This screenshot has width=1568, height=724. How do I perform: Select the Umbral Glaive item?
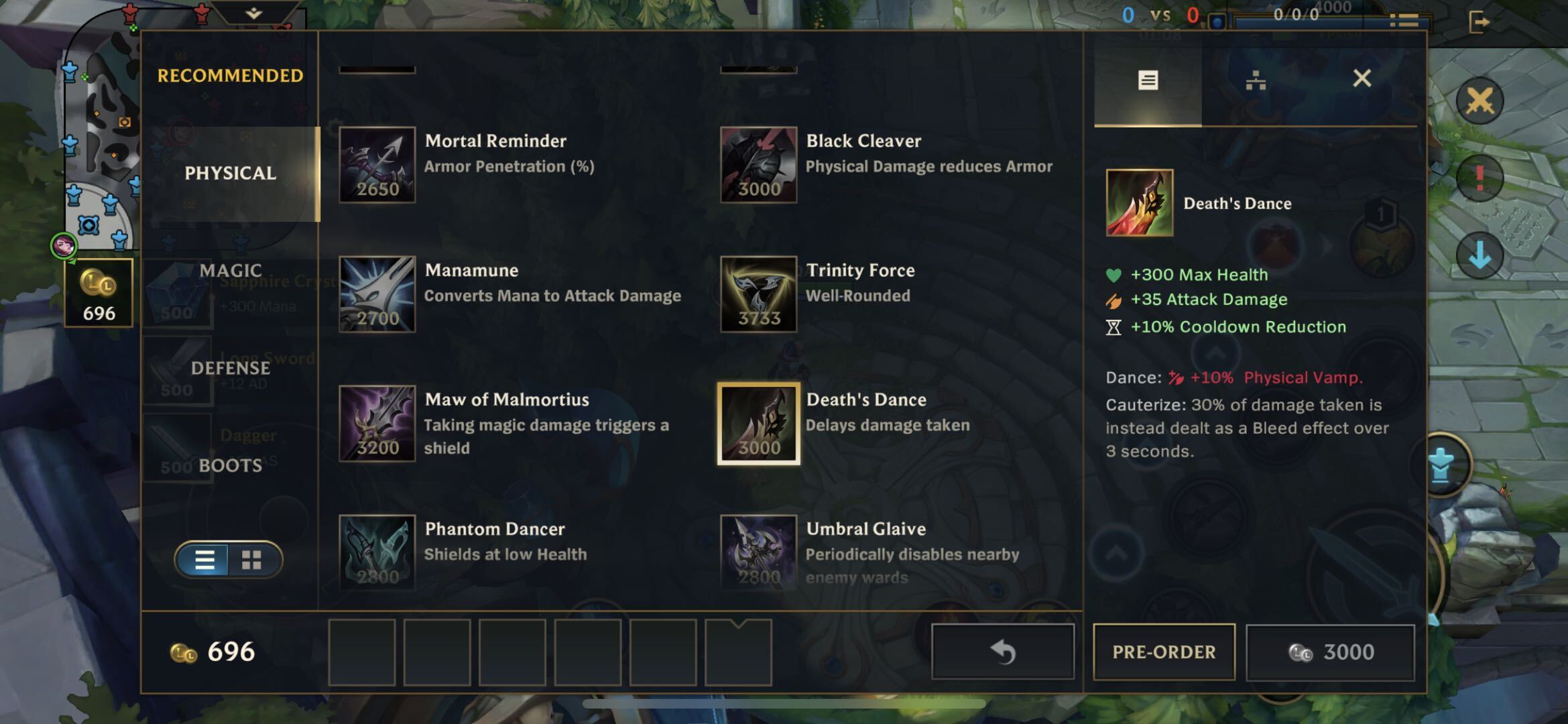(x=758, y=552)
